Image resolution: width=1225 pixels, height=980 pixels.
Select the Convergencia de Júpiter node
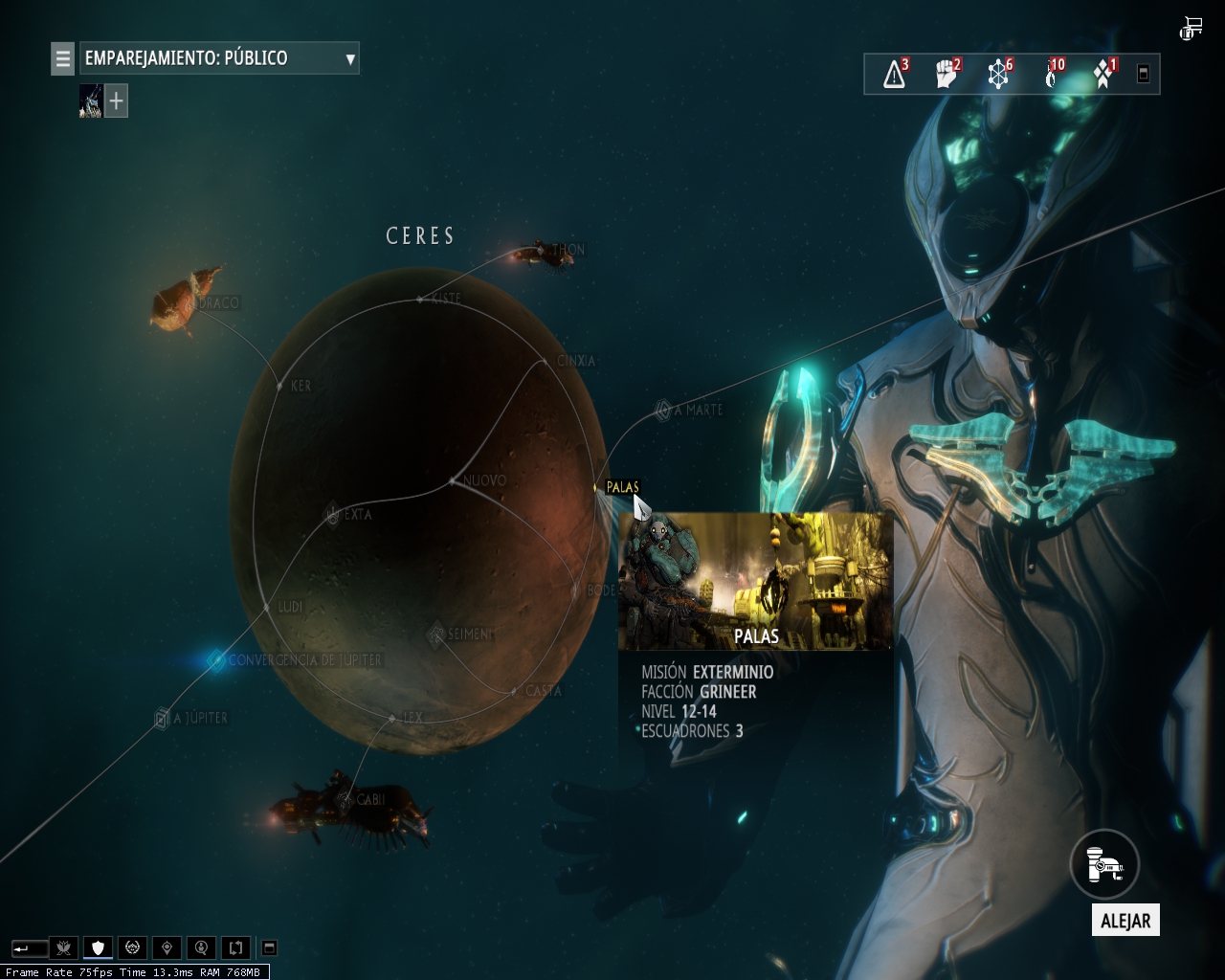(x=216, y=660)
